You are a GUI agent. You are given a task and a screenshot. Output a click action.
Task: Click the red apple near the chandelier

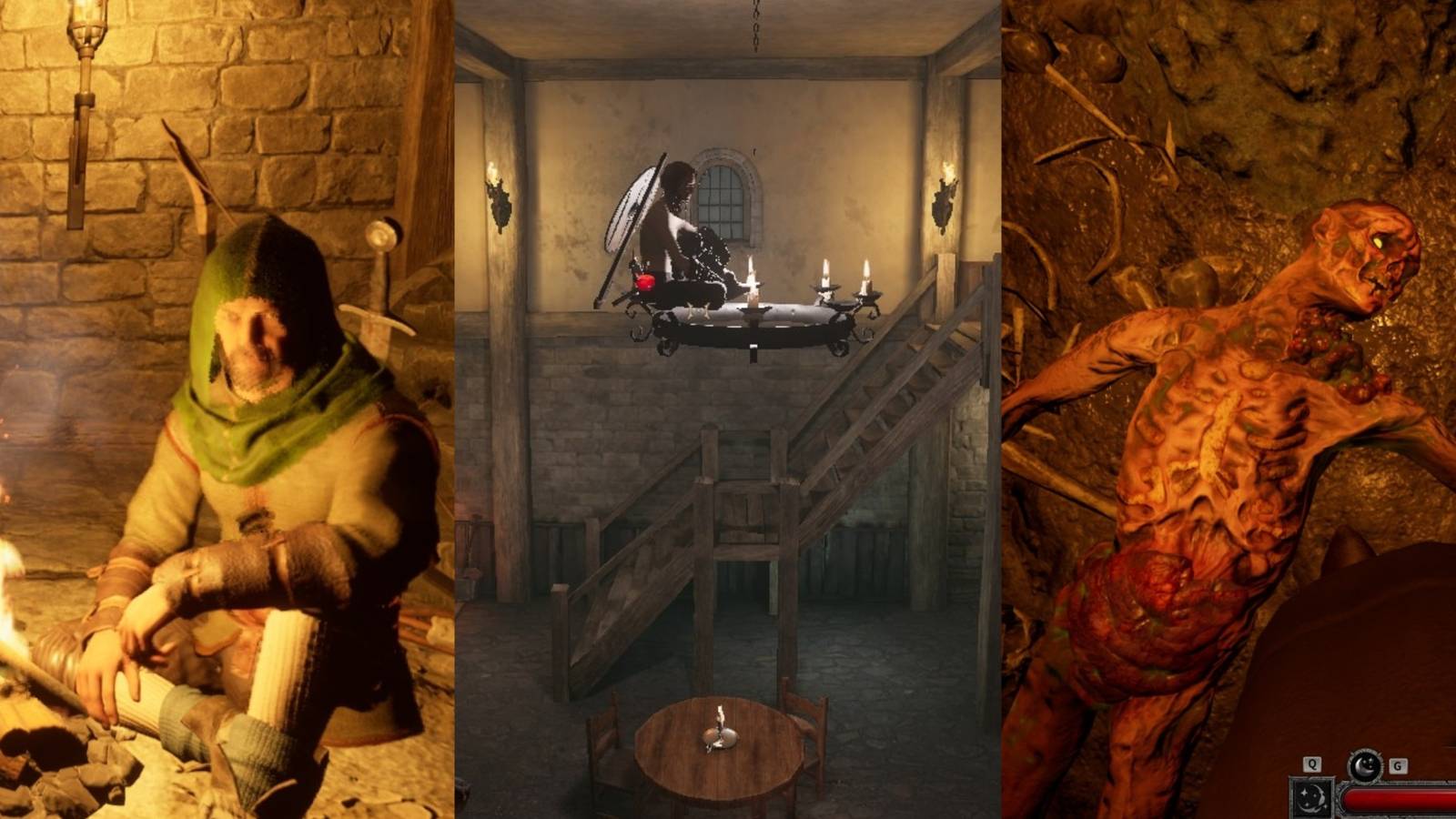[645, 282]
